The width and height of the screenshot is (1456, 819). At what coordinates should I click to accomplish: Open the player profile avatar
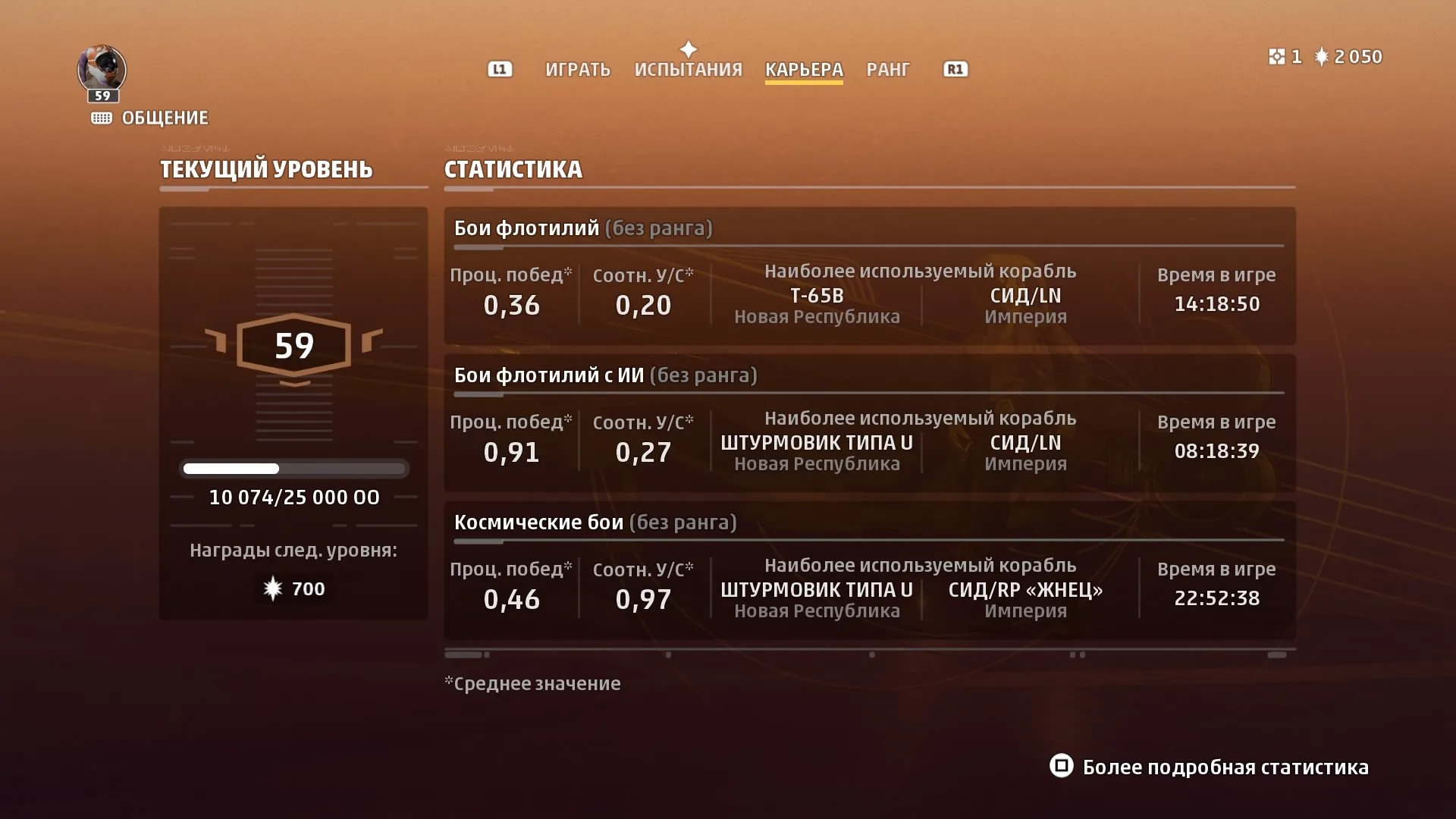(x=102, y=70)
